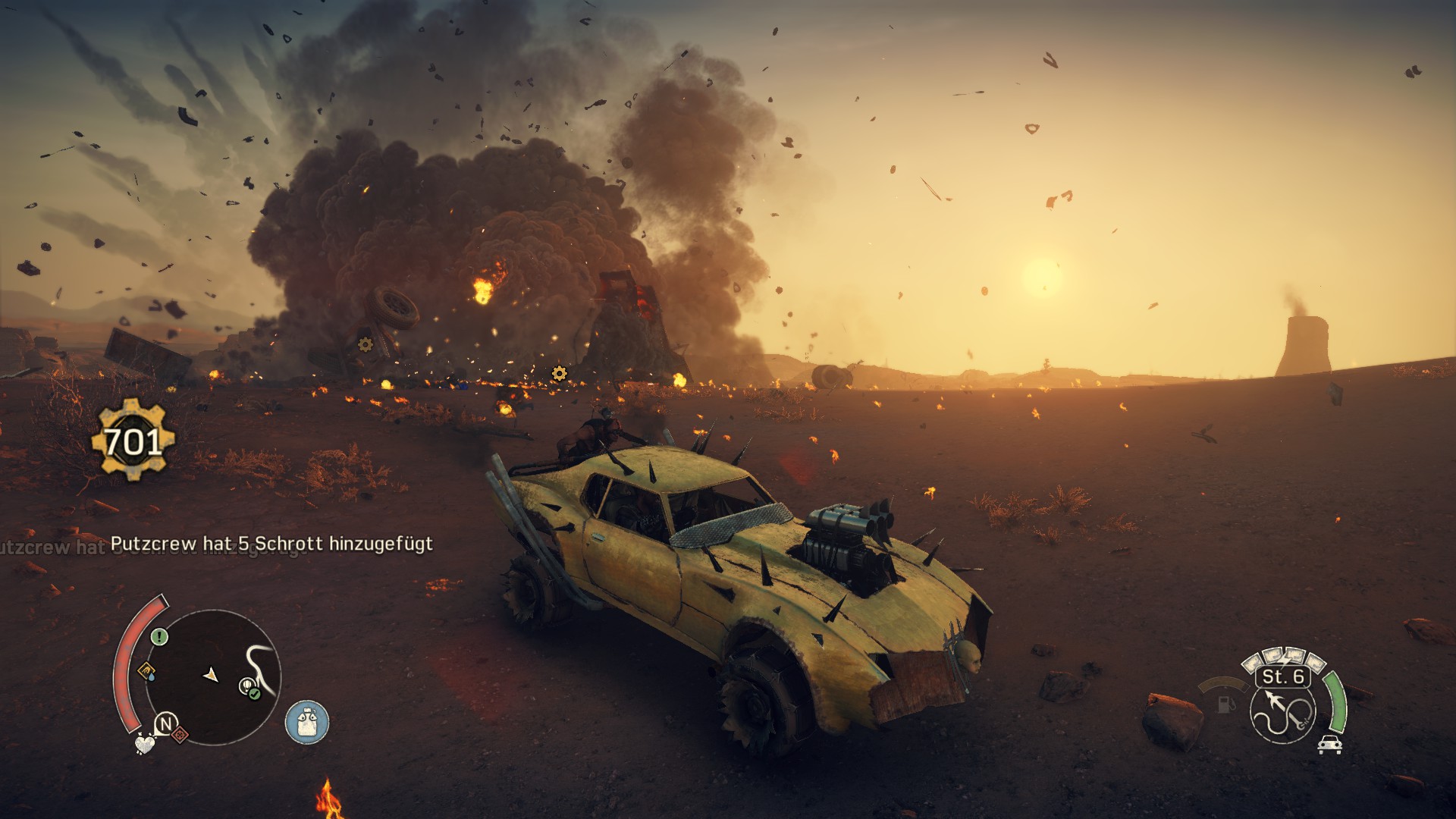
Task: Click the white car icon
Action: 1329,744
